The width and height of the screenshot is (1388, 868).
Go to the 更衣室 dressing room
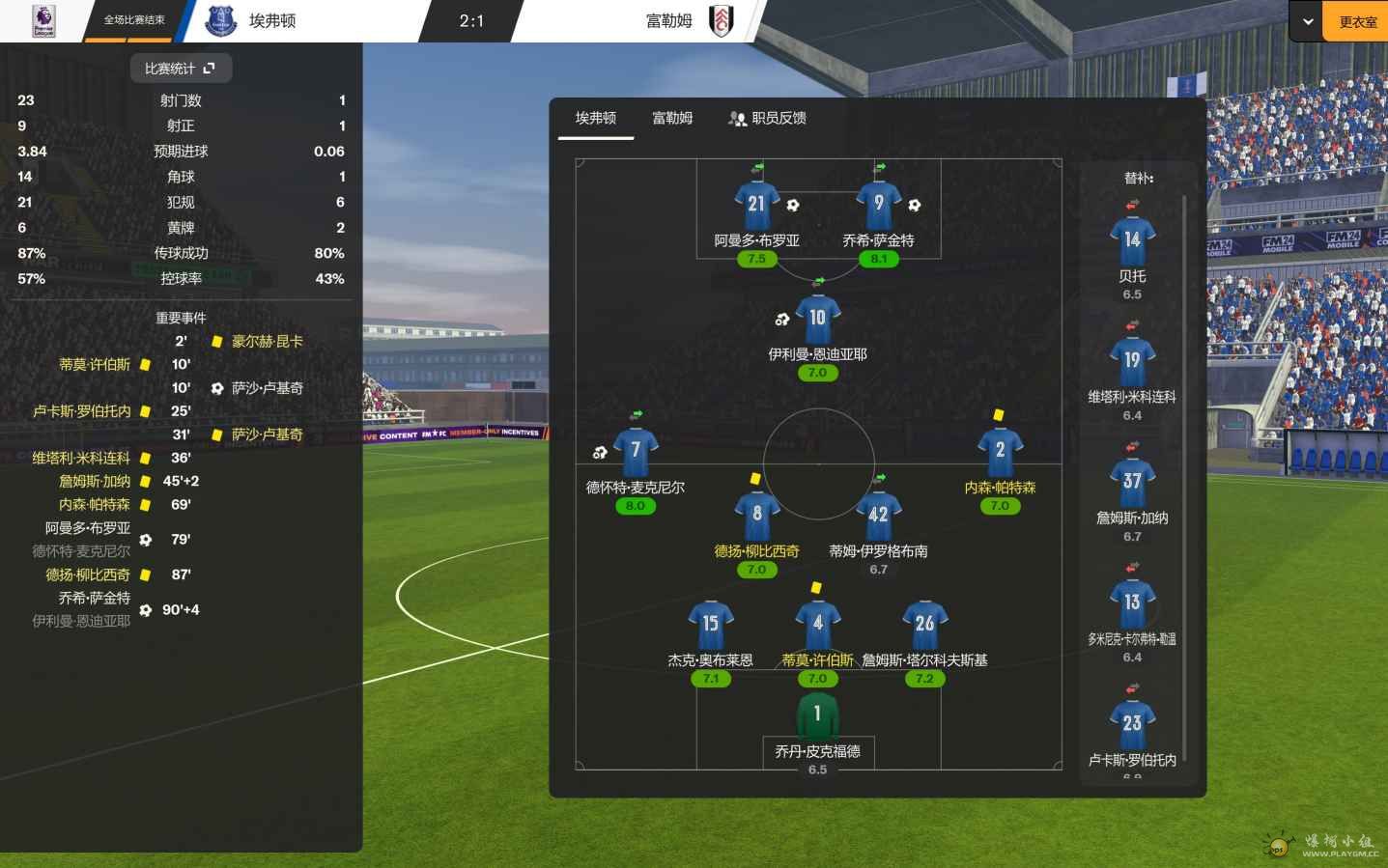point(1357,21)
